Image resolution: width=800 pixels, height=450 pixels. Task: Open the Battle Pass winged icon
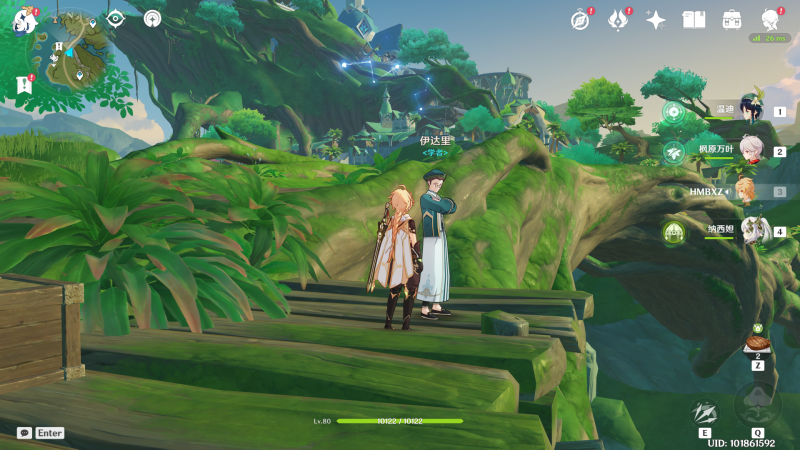(x=618, y=20)
